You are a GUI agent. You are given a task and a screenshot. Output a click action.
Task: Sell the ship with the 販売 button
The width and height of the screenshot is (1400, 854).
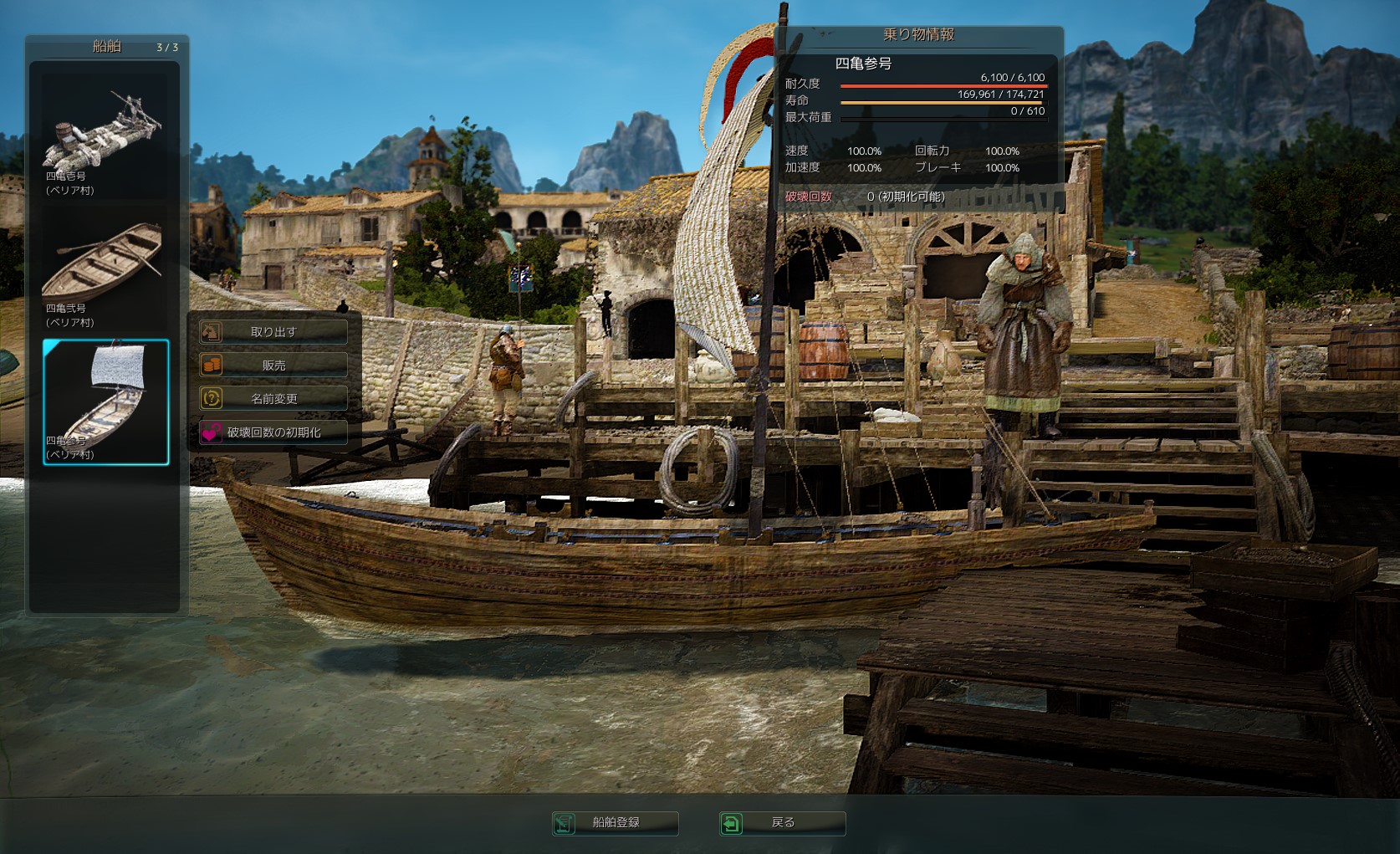(273, 366)
